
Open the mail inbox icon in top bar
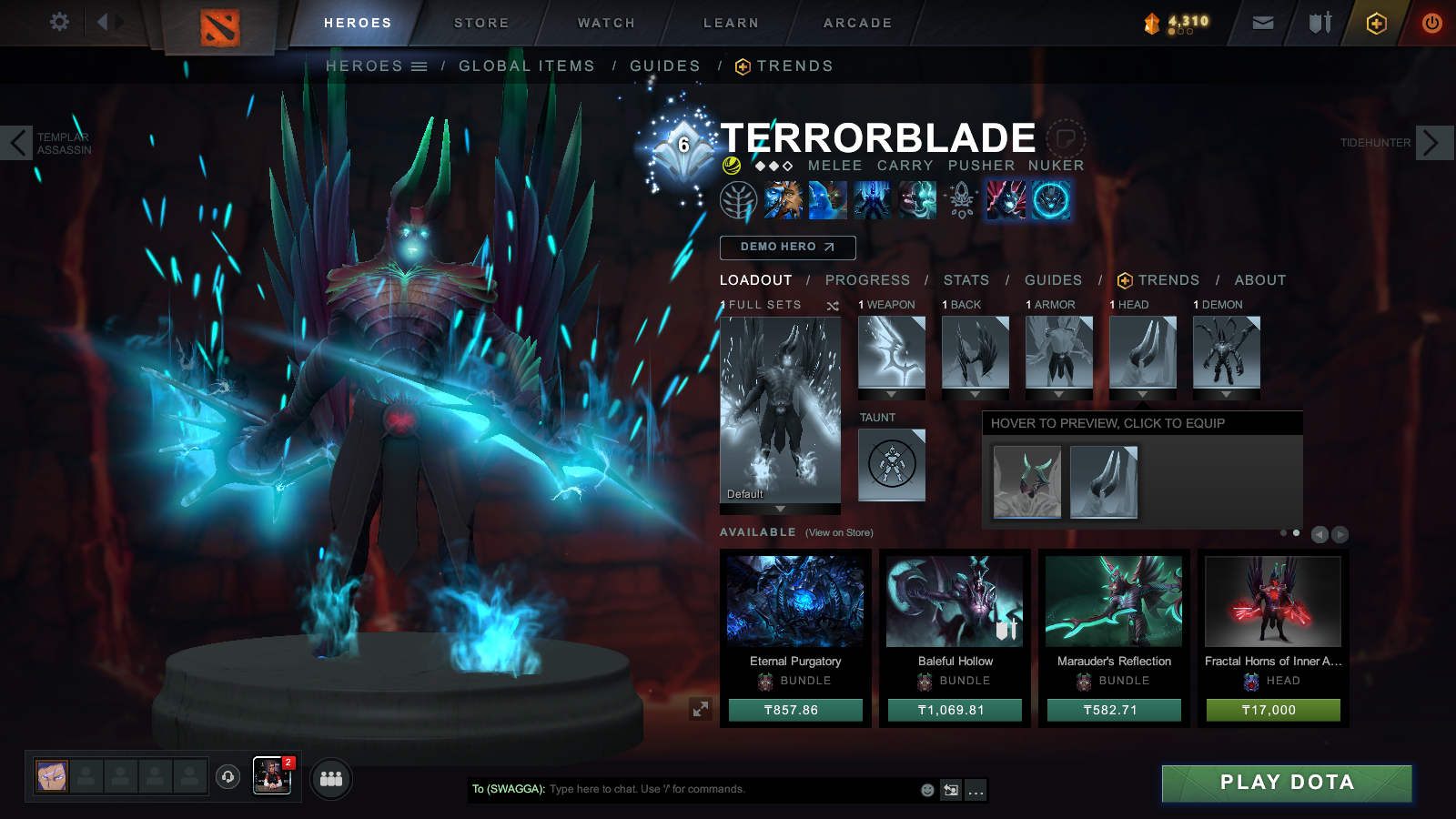click(1264, 23)
